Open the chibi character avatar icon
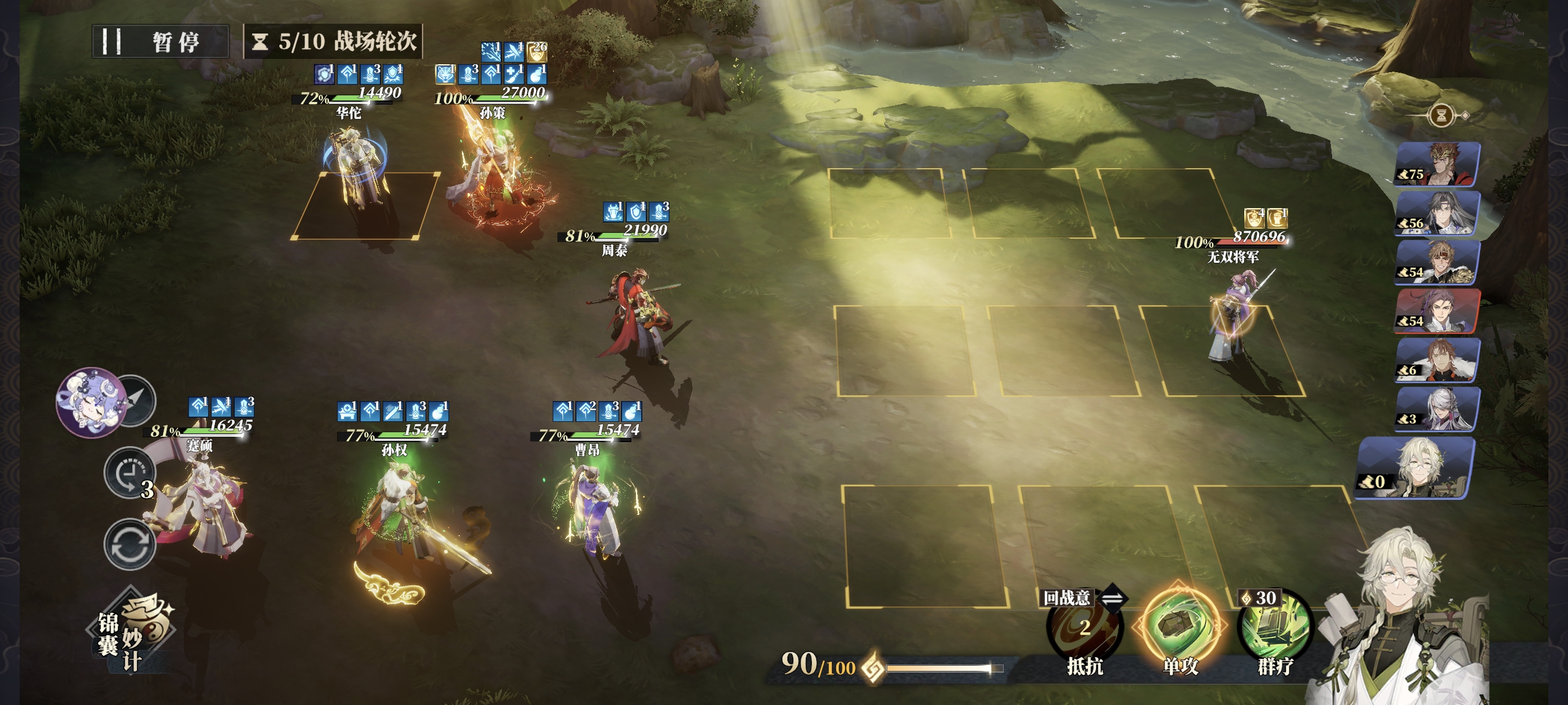The height and width of the screenshot is (705, 1568). pyautogui.click(x=90, y=402)
